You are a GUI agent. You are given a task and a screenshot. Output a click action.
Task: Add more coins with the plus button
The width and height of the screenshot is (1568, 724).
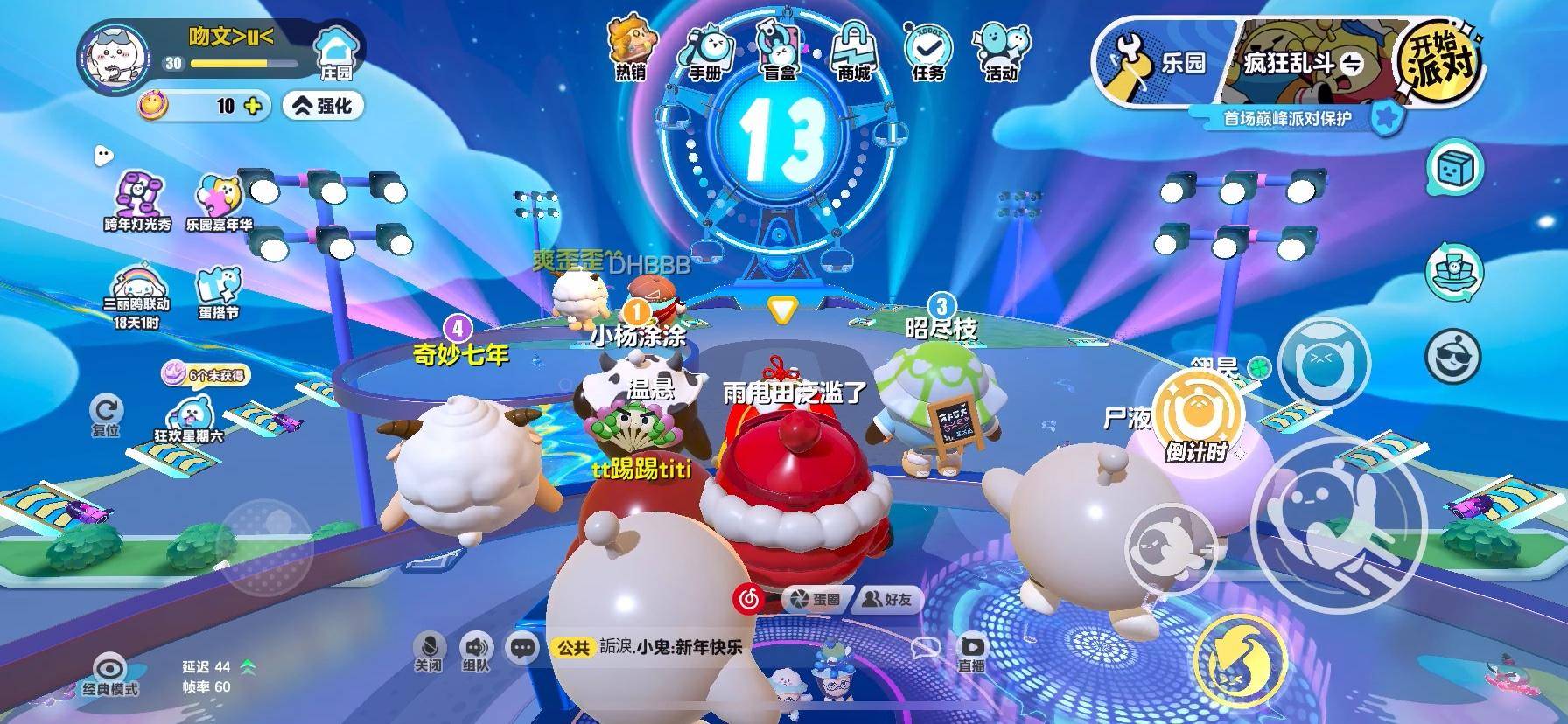pos(253,106)
